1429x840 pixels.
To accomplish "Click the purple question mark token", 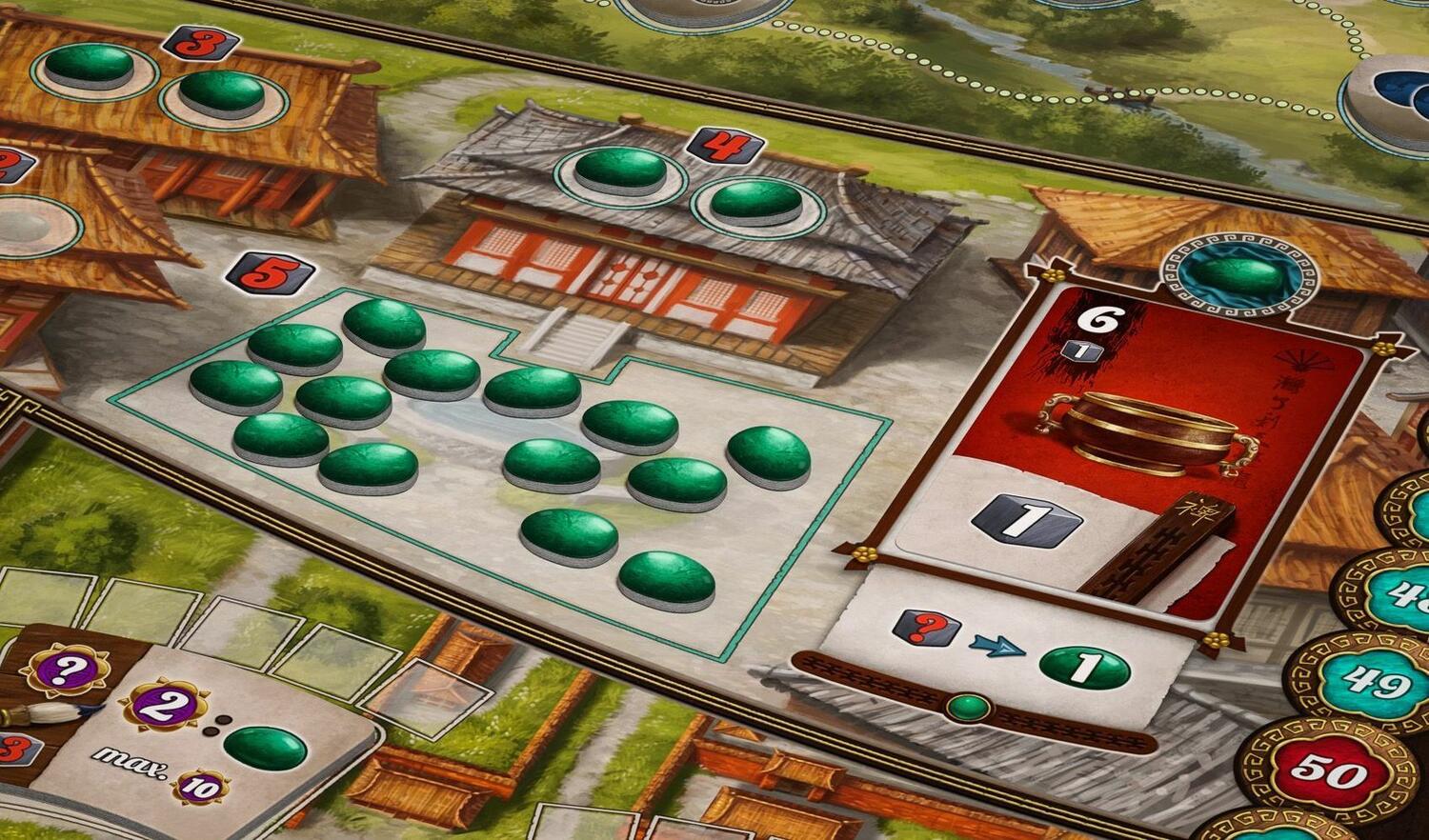I will tap(64, 670).
